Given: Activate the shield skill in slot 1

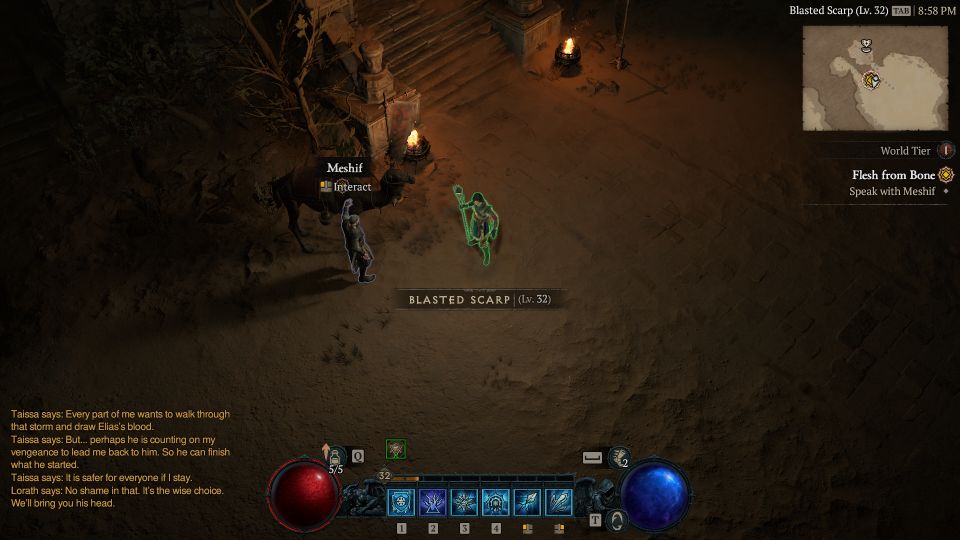Looking at the screenshot, I should [401, 502].
